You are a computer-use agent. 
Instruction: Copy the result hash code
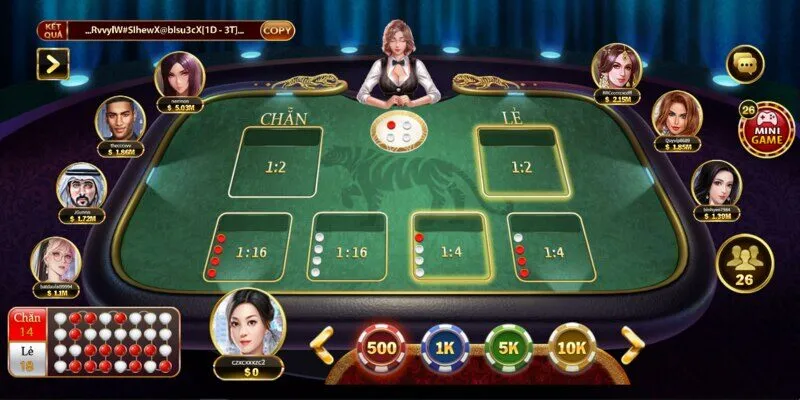pos(277,30)
